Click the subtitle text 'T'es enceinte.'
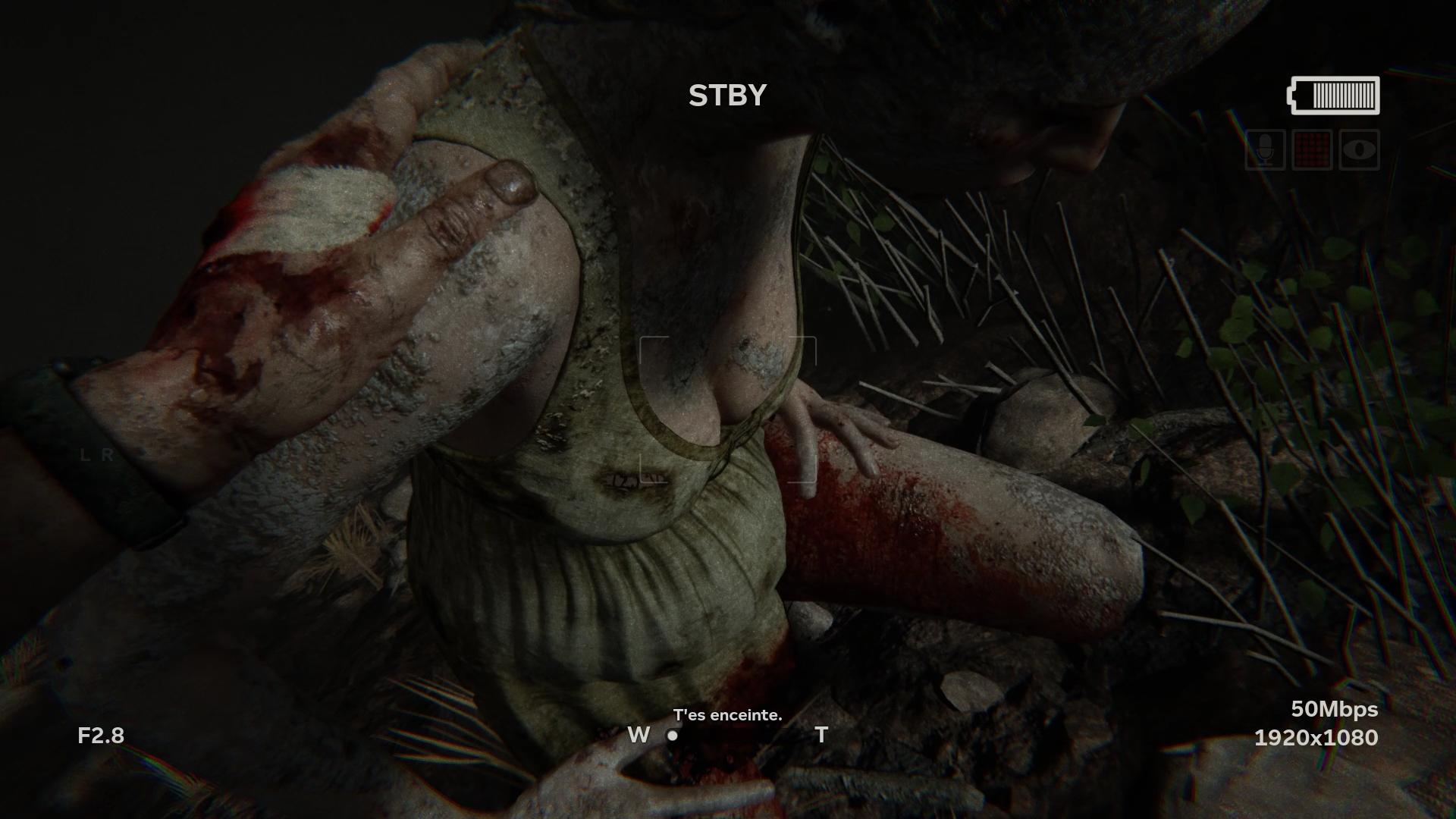 coord(727,715)
